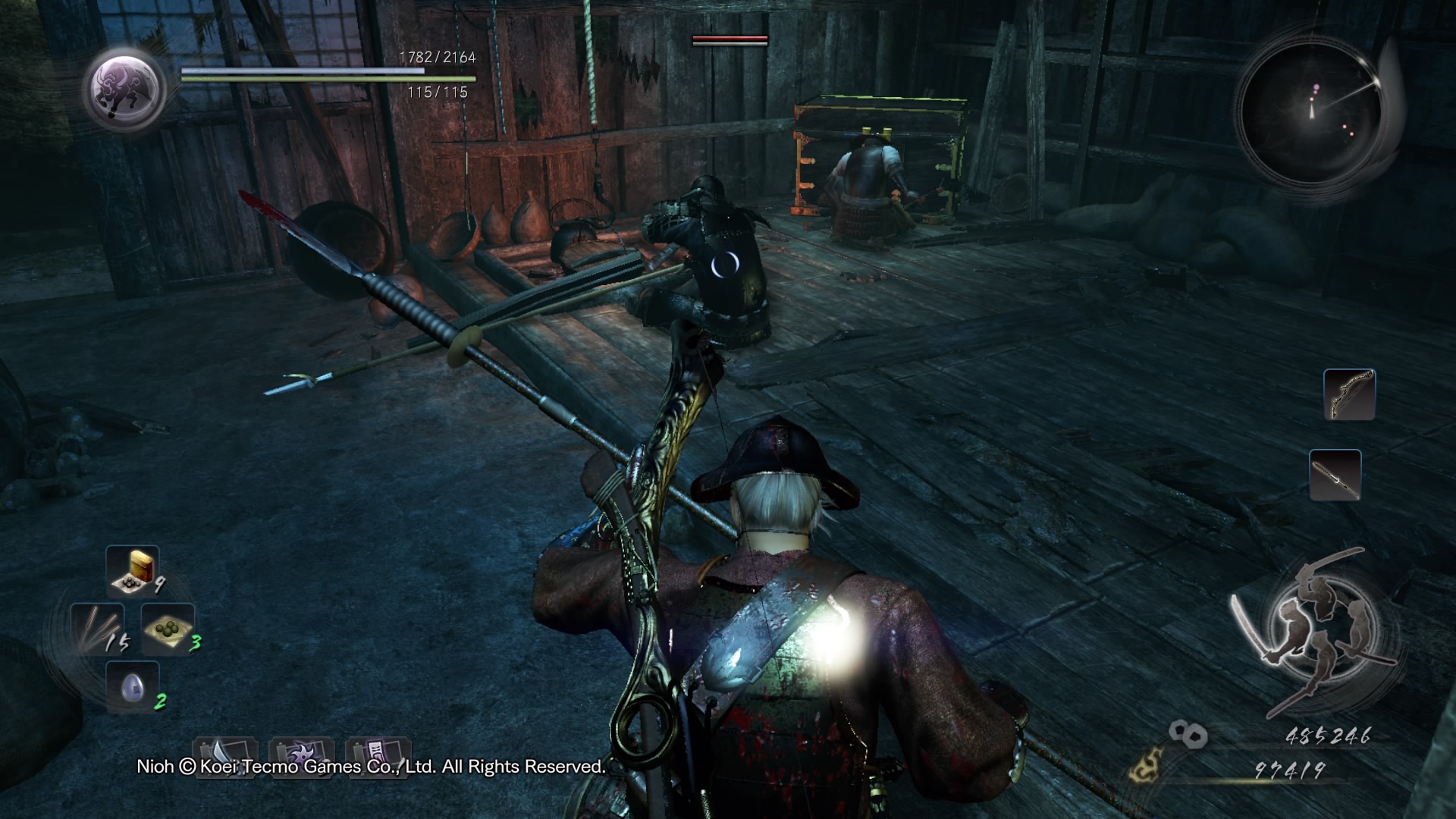The width and height of the screenshot is (1456, 819).
Task: Switch to the spear weapon slot
Action: coord(1335,475)
